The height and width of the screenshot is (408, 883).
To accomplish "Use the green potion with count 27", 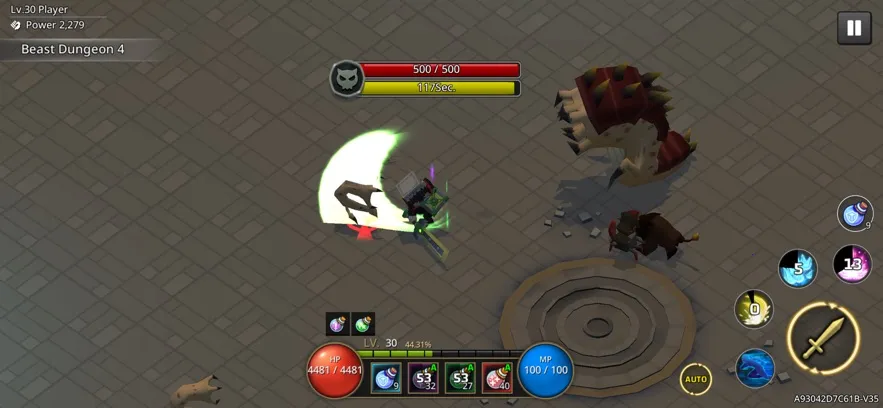I will pos(460,378).
